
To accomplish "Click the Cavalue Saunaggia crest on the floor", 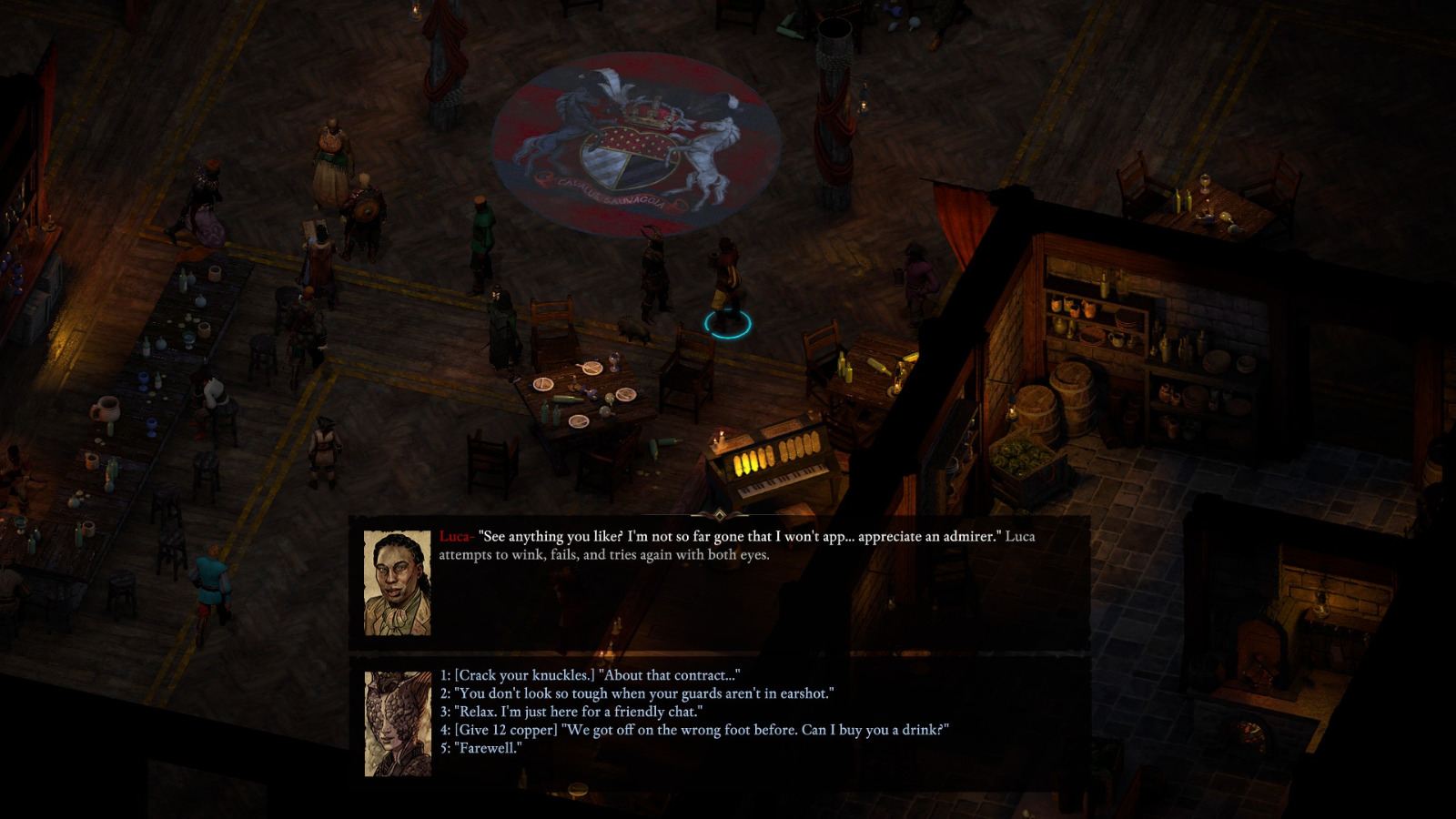I will [x=637, y=146].
